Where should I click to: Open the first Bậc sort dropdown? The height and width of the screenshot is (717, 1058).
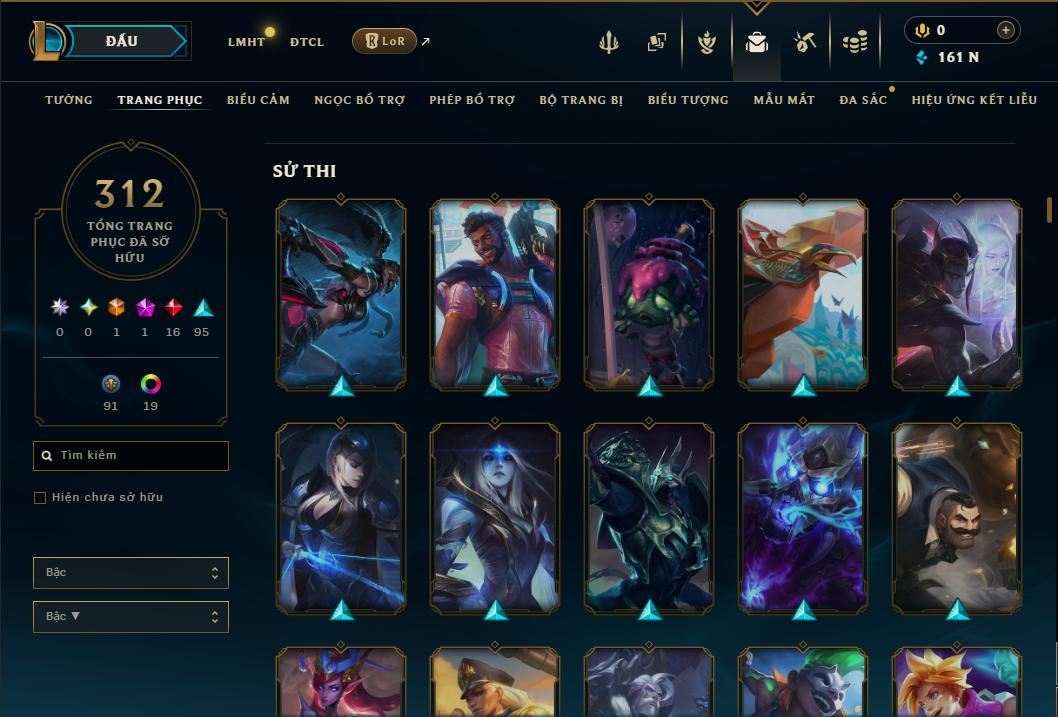coord(131,573)
